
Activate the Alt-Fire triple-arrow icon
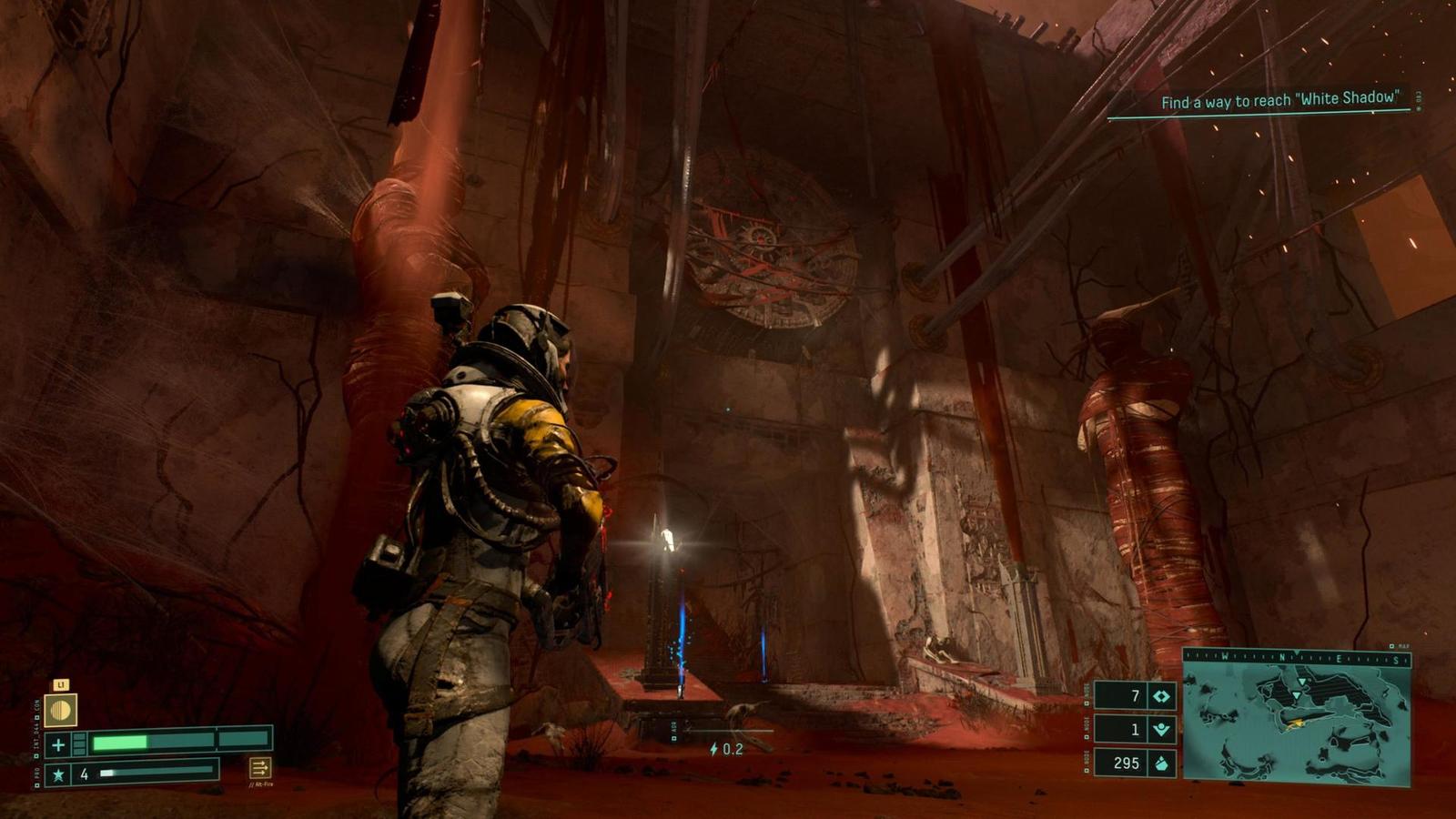[x=259, y=769]
